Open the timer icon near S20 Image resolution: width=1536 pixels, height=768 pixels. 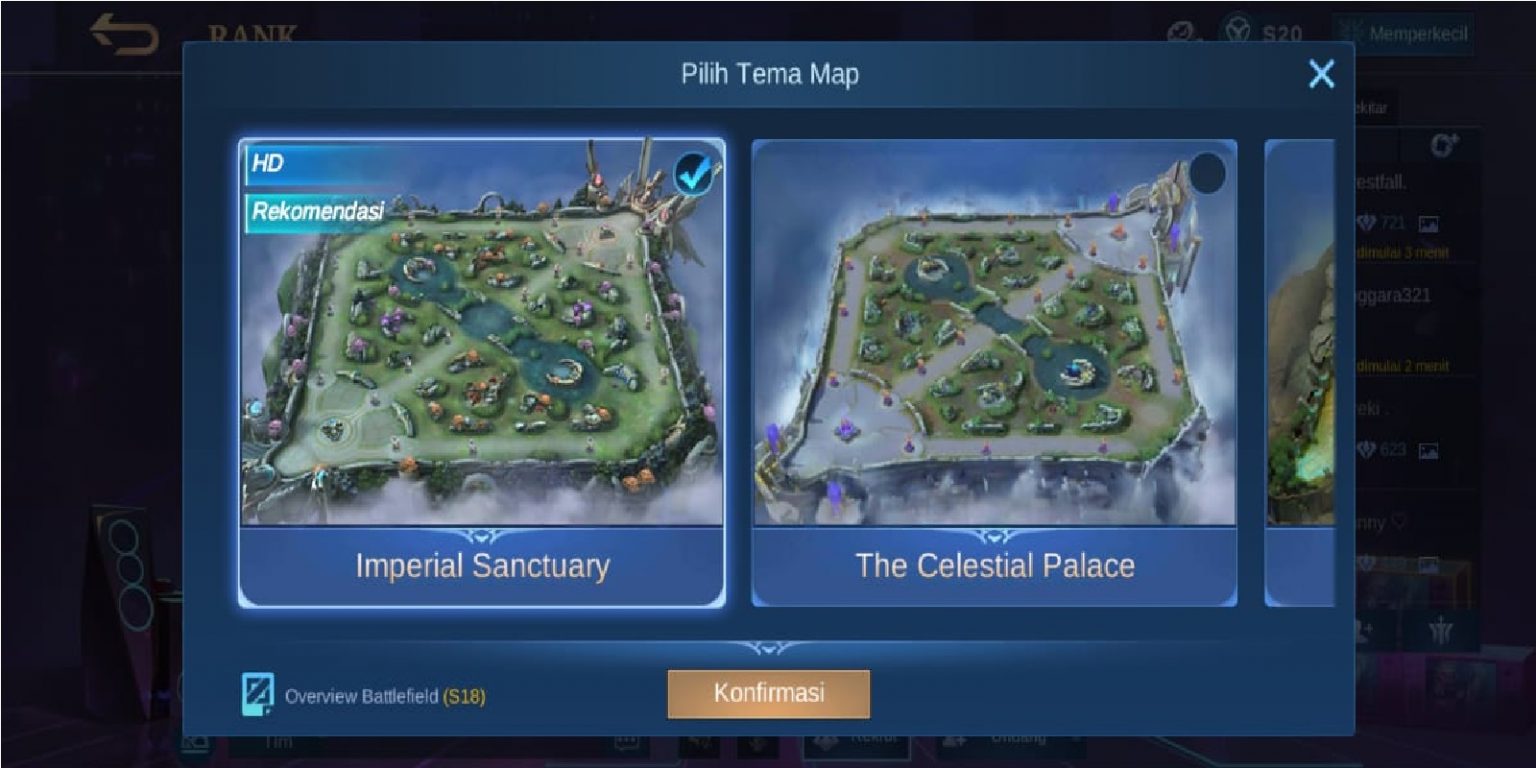point(1182,32)
